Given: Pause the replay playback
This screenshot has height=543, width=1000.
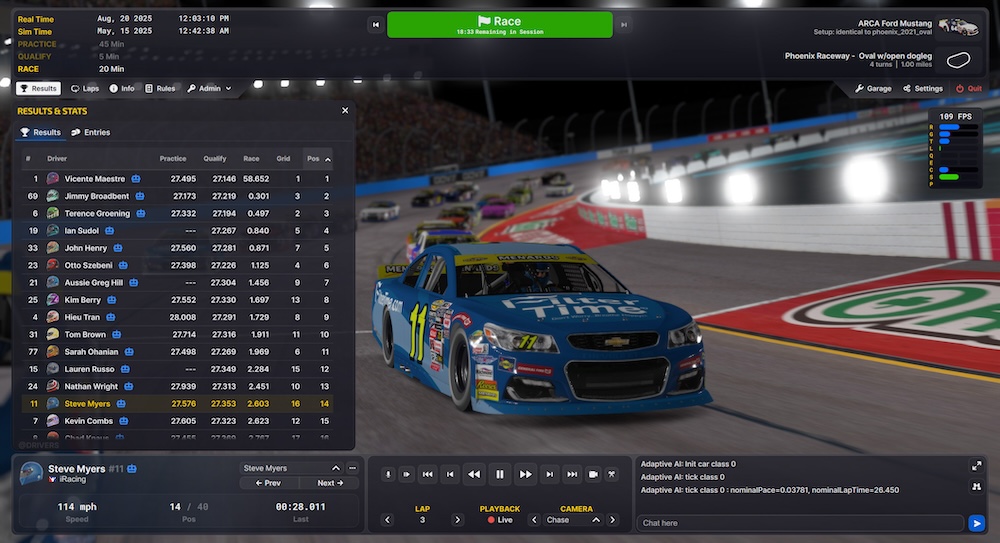Looking at the screenshot, I should [x=500, y=474].
